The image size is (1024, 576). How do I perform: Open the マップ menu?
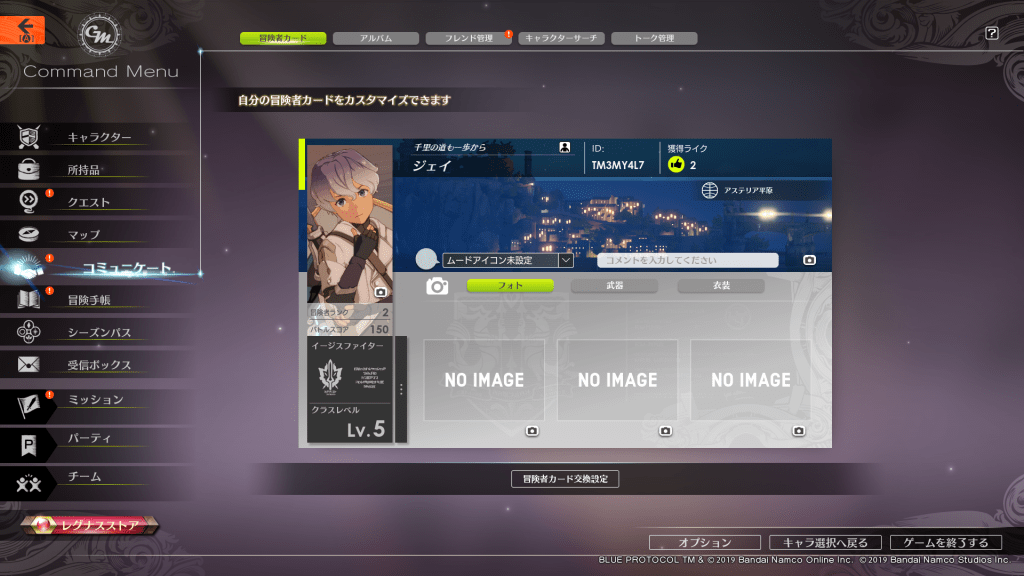84,235
